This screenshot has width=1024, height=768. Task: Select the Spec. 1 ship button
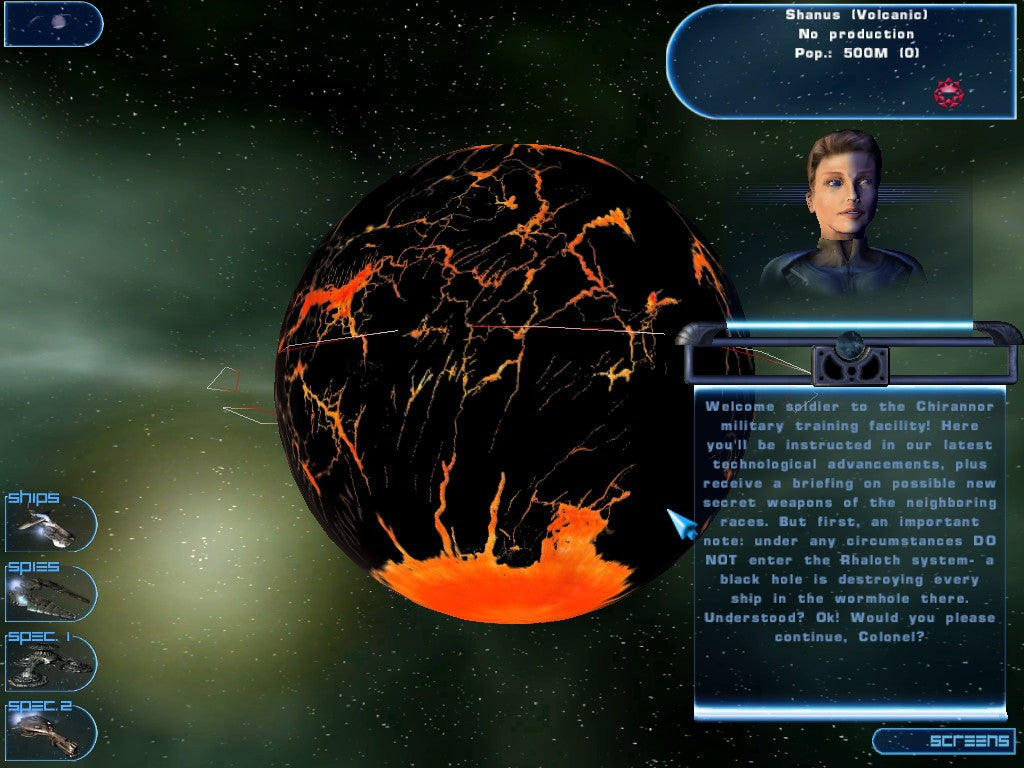tap(50, 662)
